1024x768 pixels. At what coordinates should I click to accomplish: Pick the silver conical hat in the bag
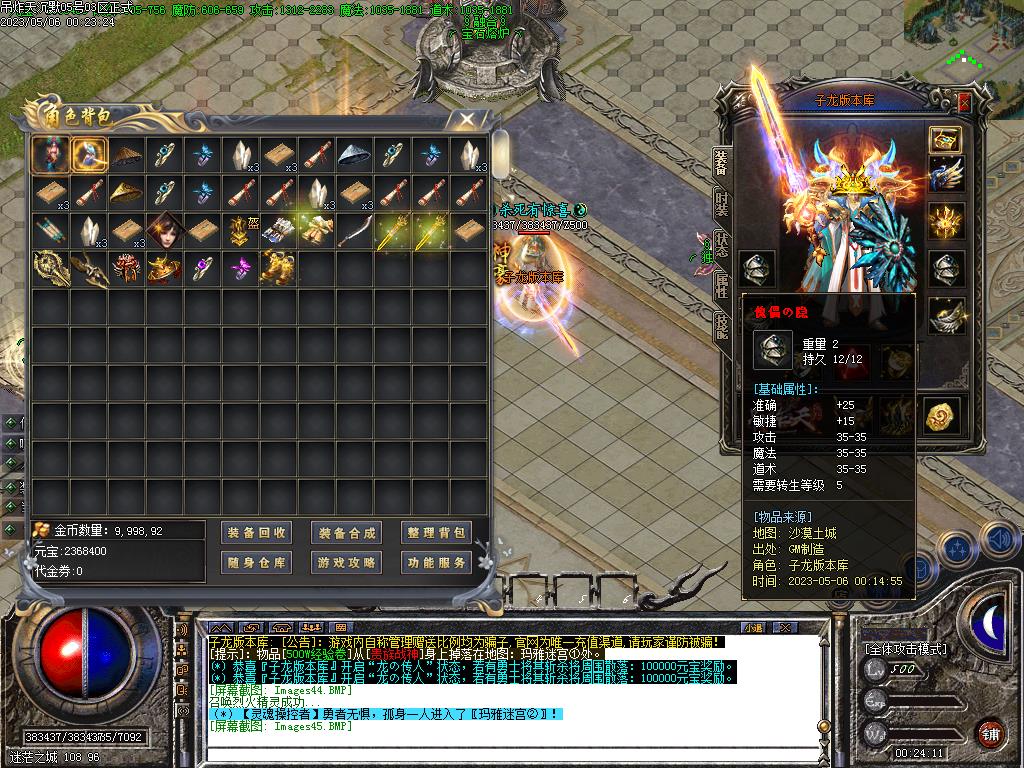(x=353, y=155)
